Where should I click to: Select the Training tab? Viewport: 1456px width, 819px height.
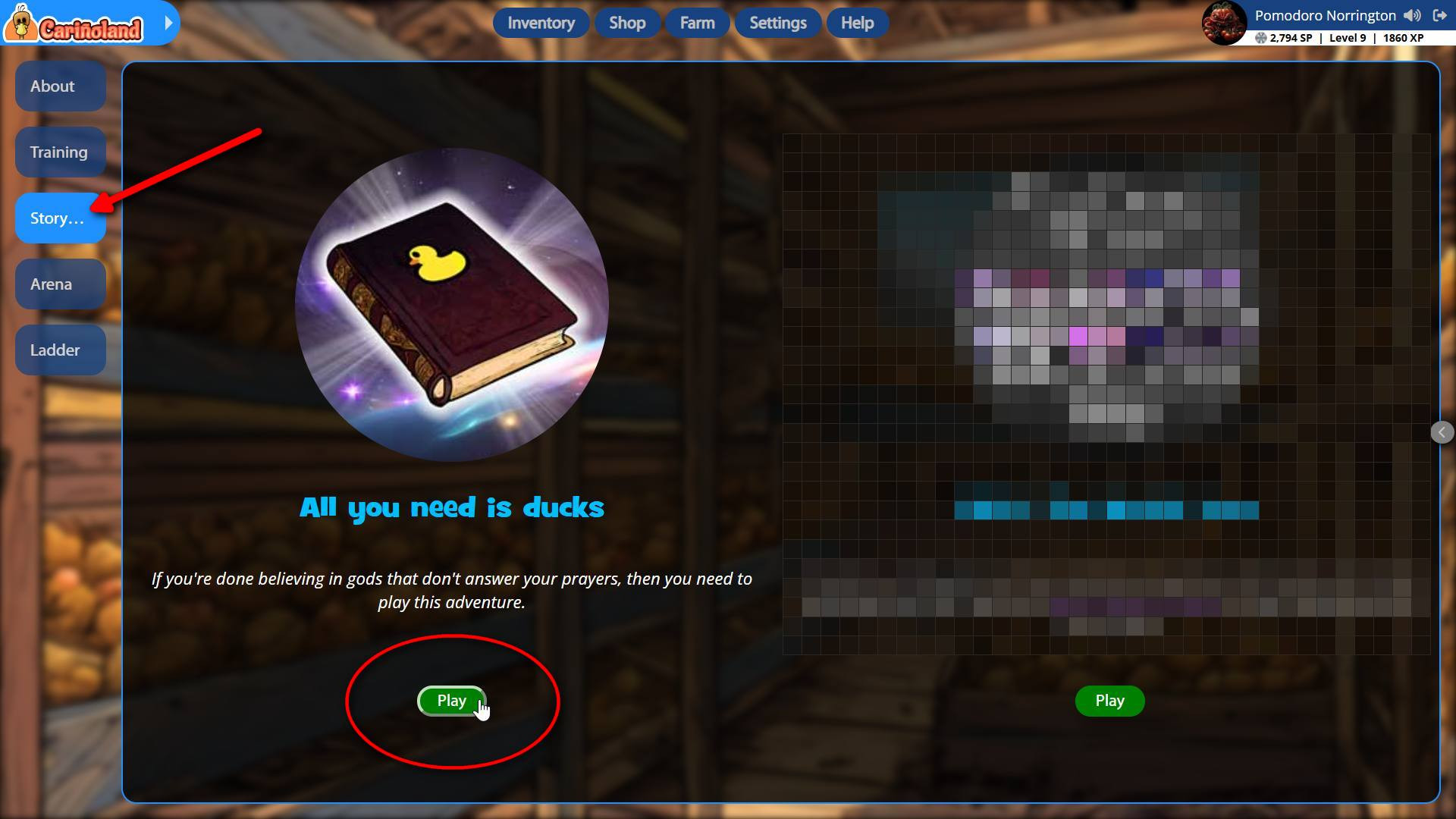coord(60,152)
